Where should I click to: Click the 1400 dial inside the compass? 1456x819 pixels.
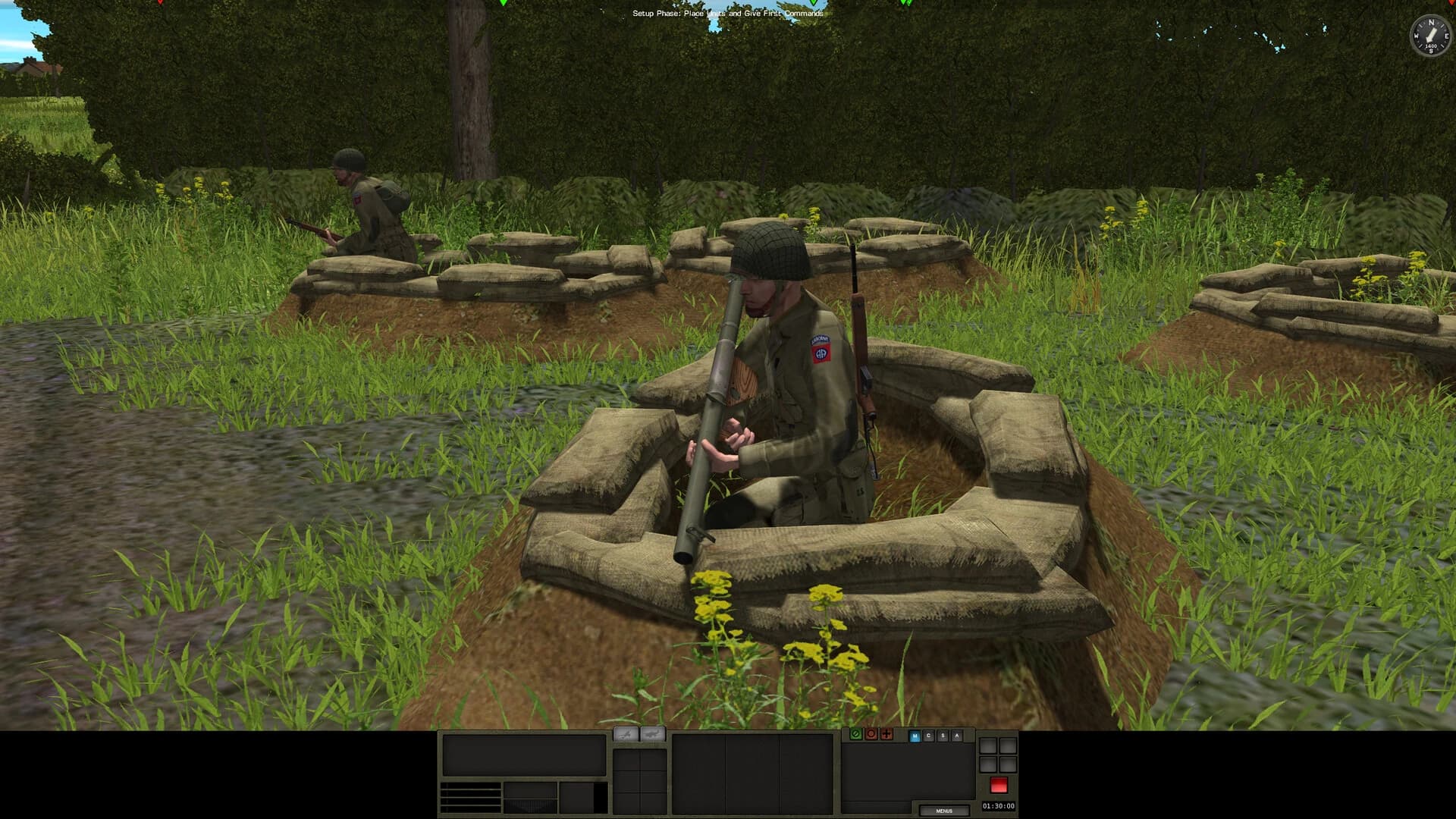[1431, 46]
